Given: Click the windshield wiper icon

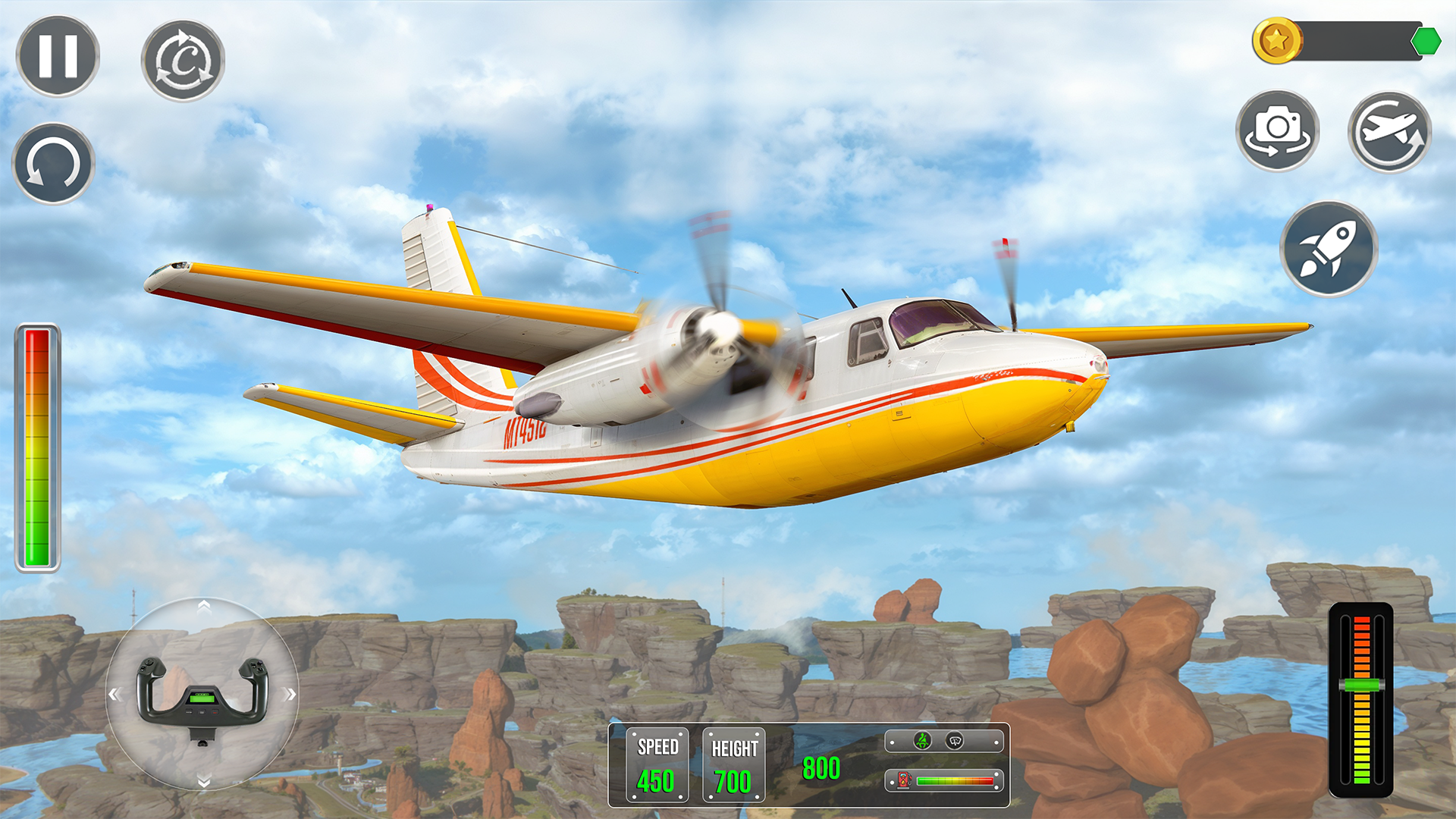Looking at the screenshot, I should pyautogui.click(x=955, y=740).
